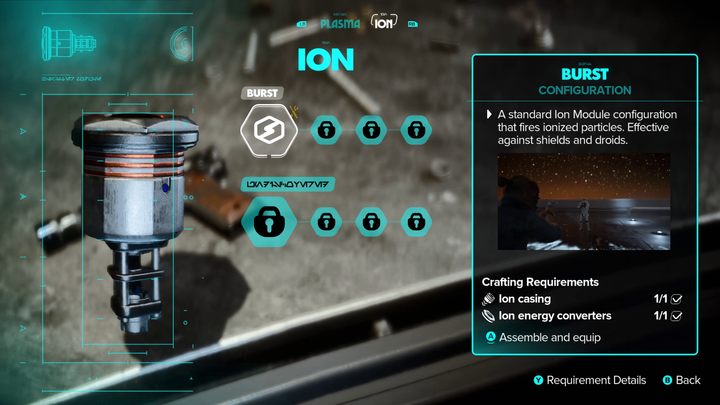Viewport: 720px width, 405px height.
Task: Select the Burst configuration node
Action: pos(268,128)
